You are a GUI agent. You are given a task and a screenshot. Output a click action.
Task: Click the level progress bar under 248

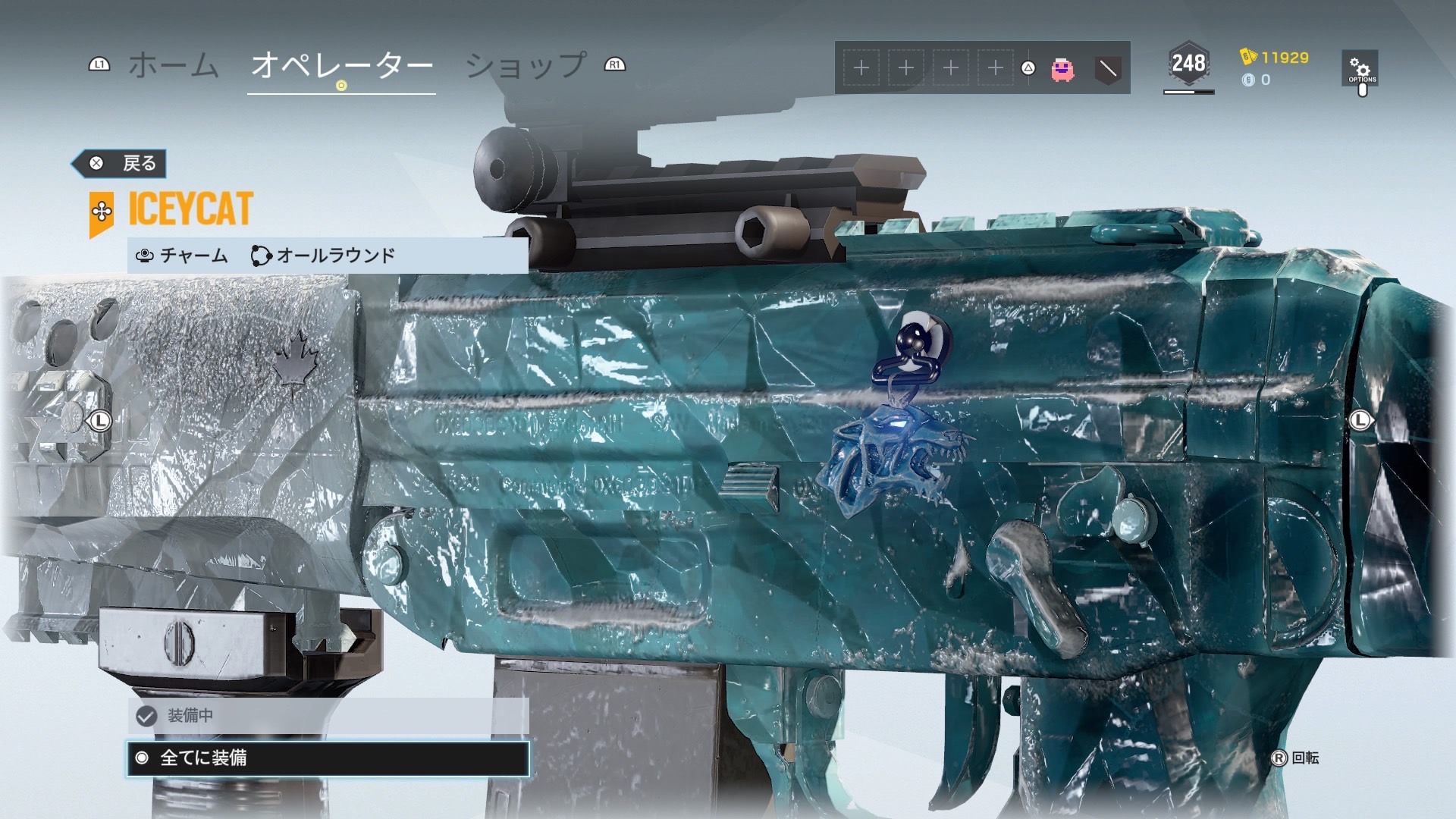click(x=1188, y=92)
